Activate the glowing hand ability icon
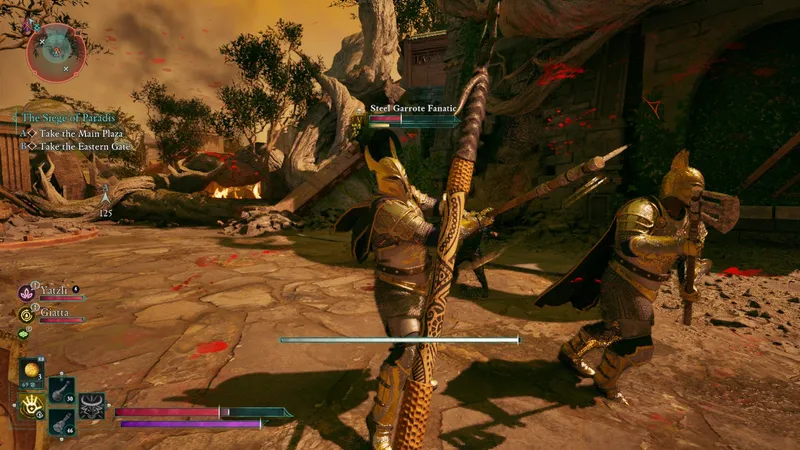This screenshot has height=450, width=800. (31, 404)
